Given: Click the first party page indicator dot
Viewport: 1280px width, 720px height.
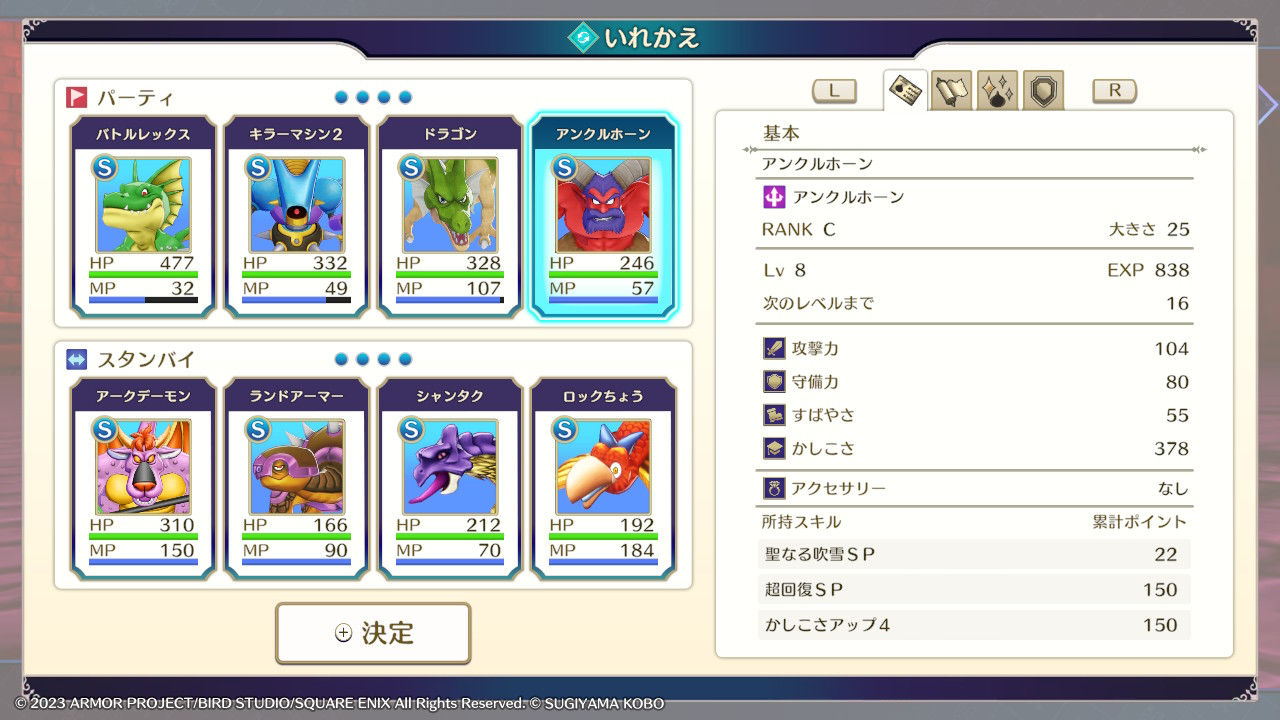Looking at the screenshot, I should pyautogui.click(x=340, y=97).
